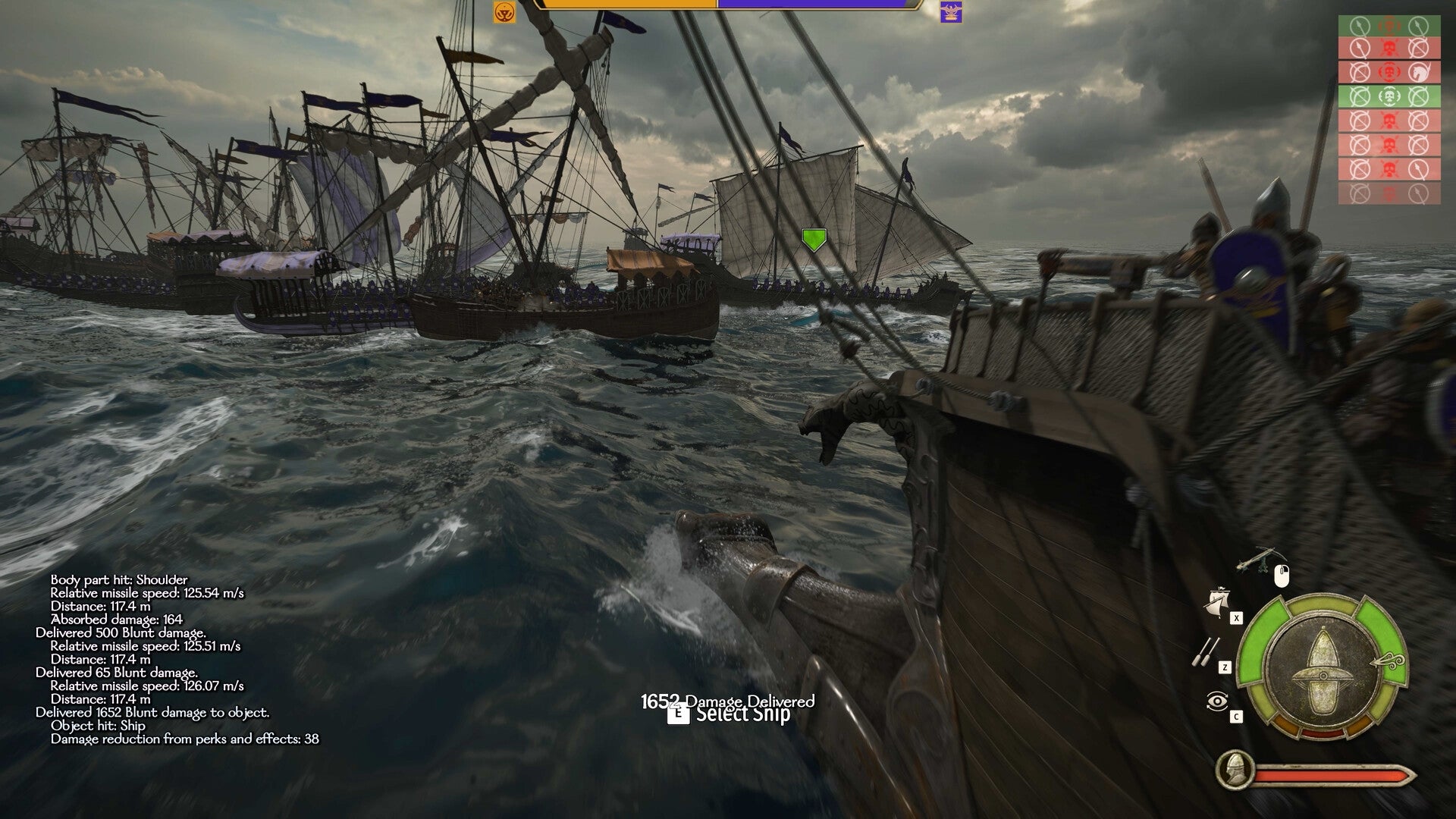Screen dimensions: 1456x819
Task: Toggle the green objective marker above the enemy ship
Action: tap(815, 239)
